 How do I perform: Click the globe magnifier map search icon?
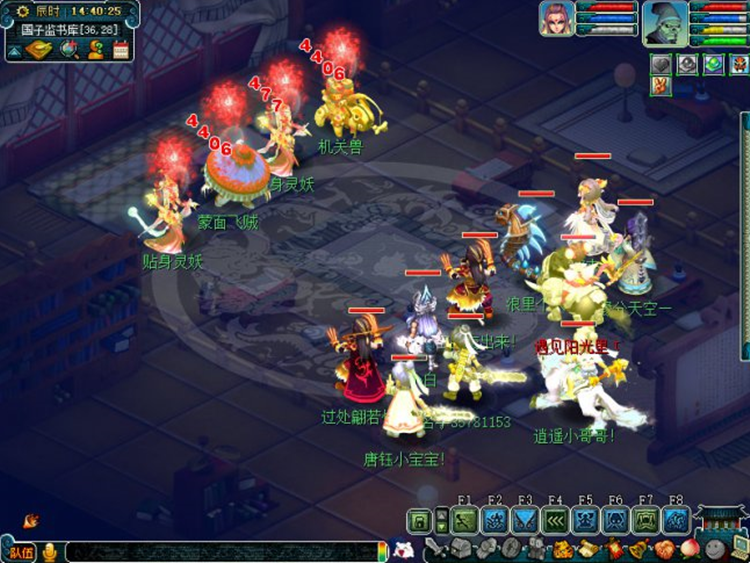69,49
